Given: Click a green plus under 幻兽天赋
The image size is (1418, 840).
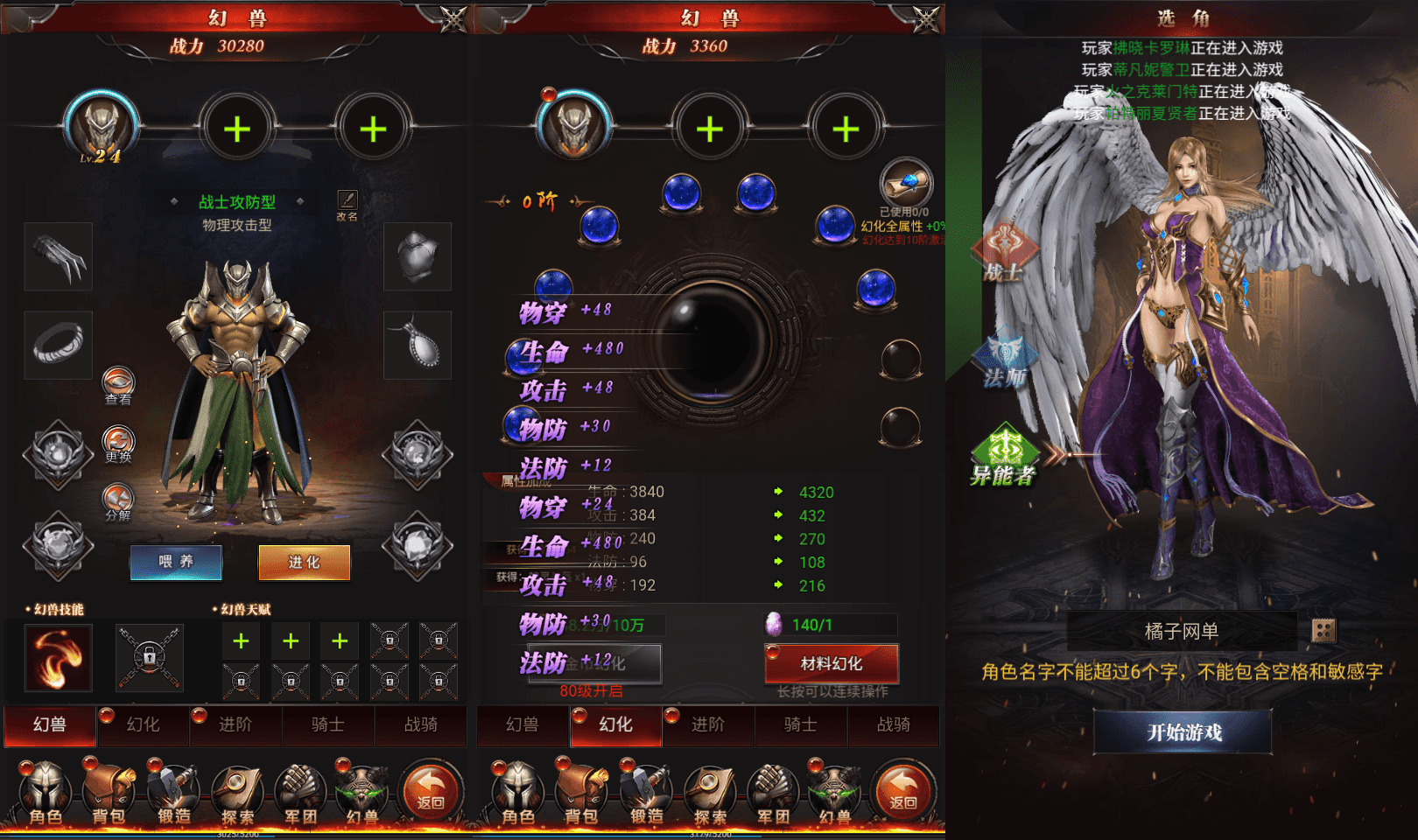Looking at the screenshot, I should point(241,640).
